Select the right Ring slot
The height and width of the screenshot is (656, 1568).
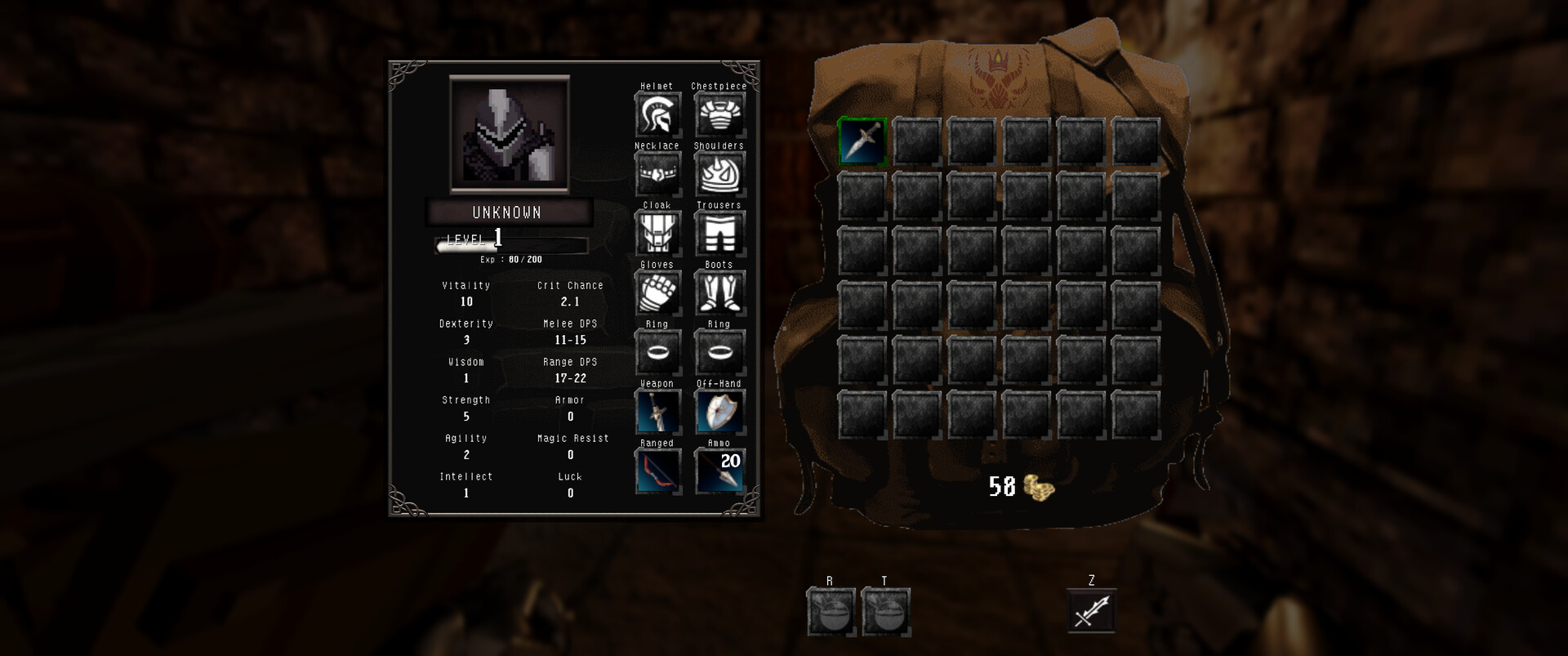tap(720, 352)
